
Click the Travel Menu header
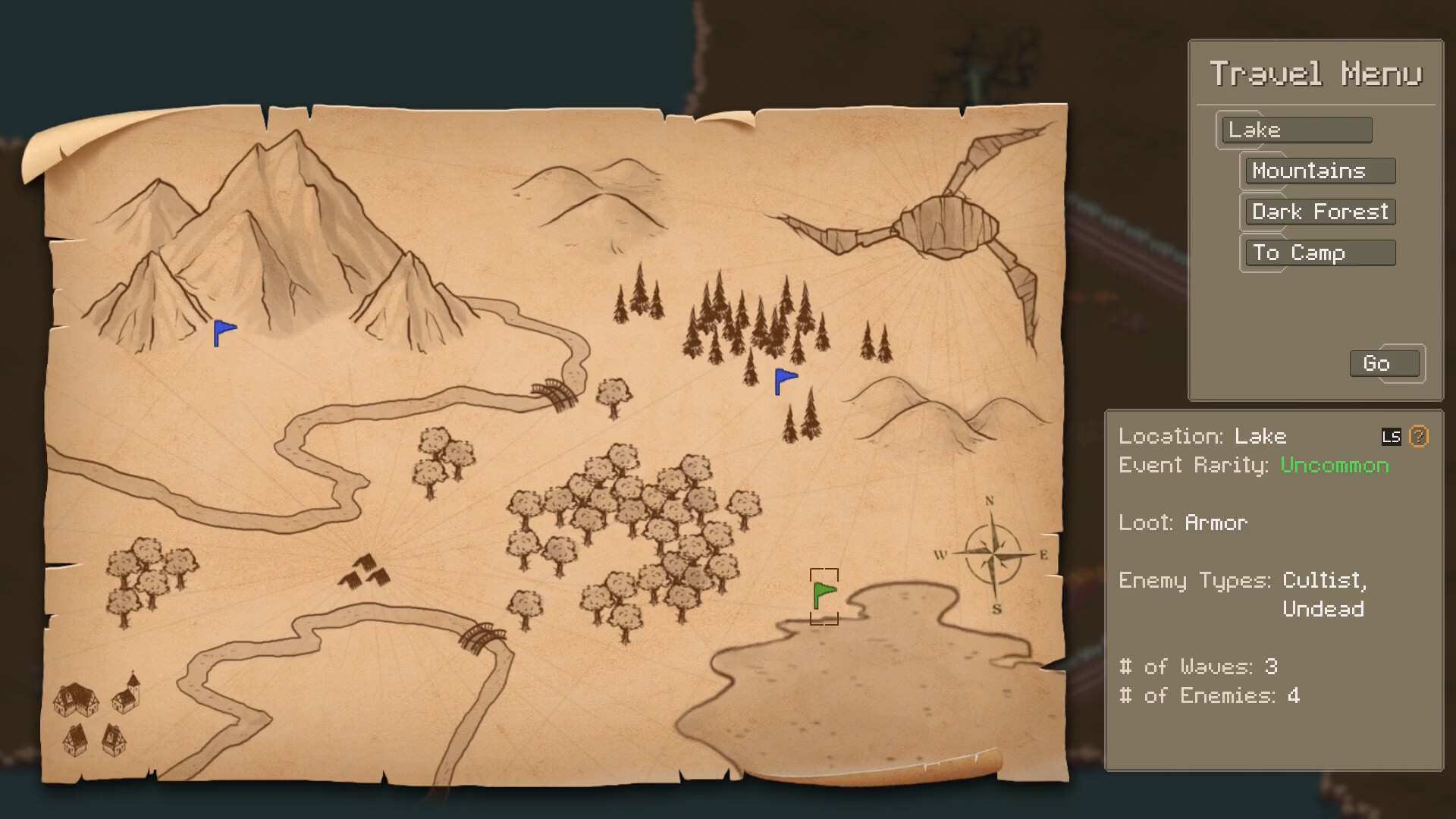1316,73
